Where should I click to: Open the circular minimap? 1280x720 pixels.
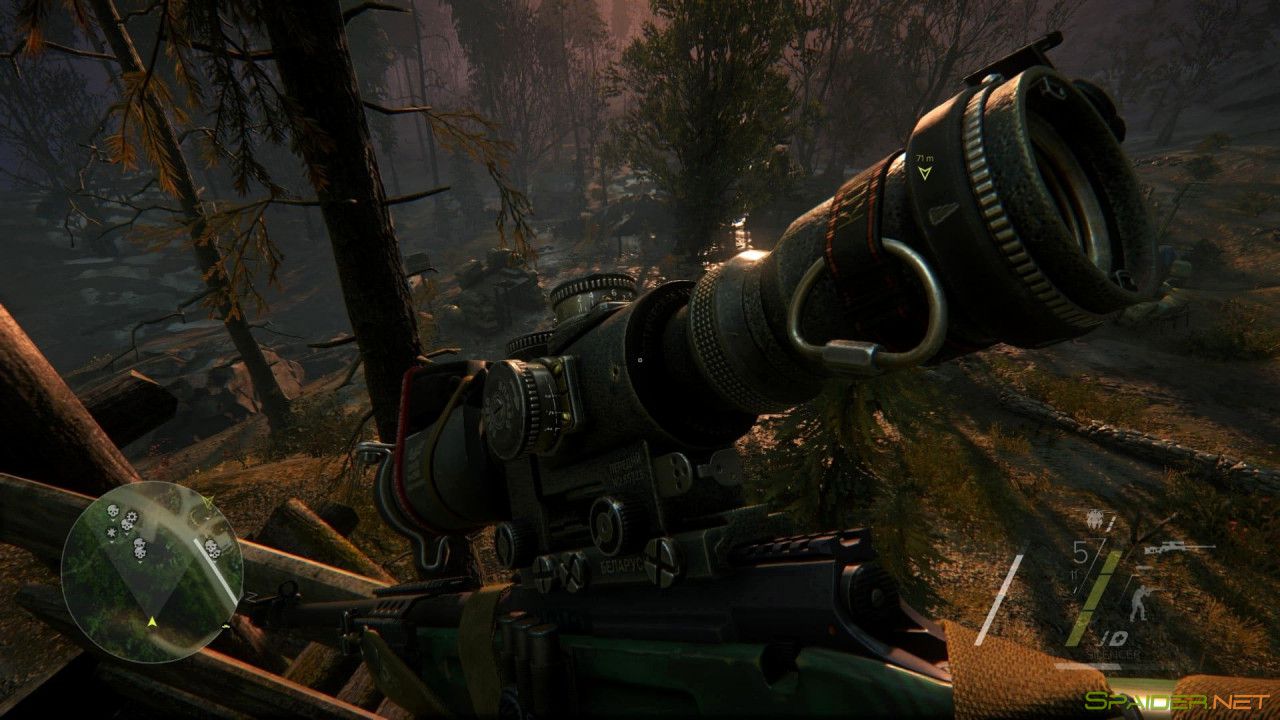(150, 571)
